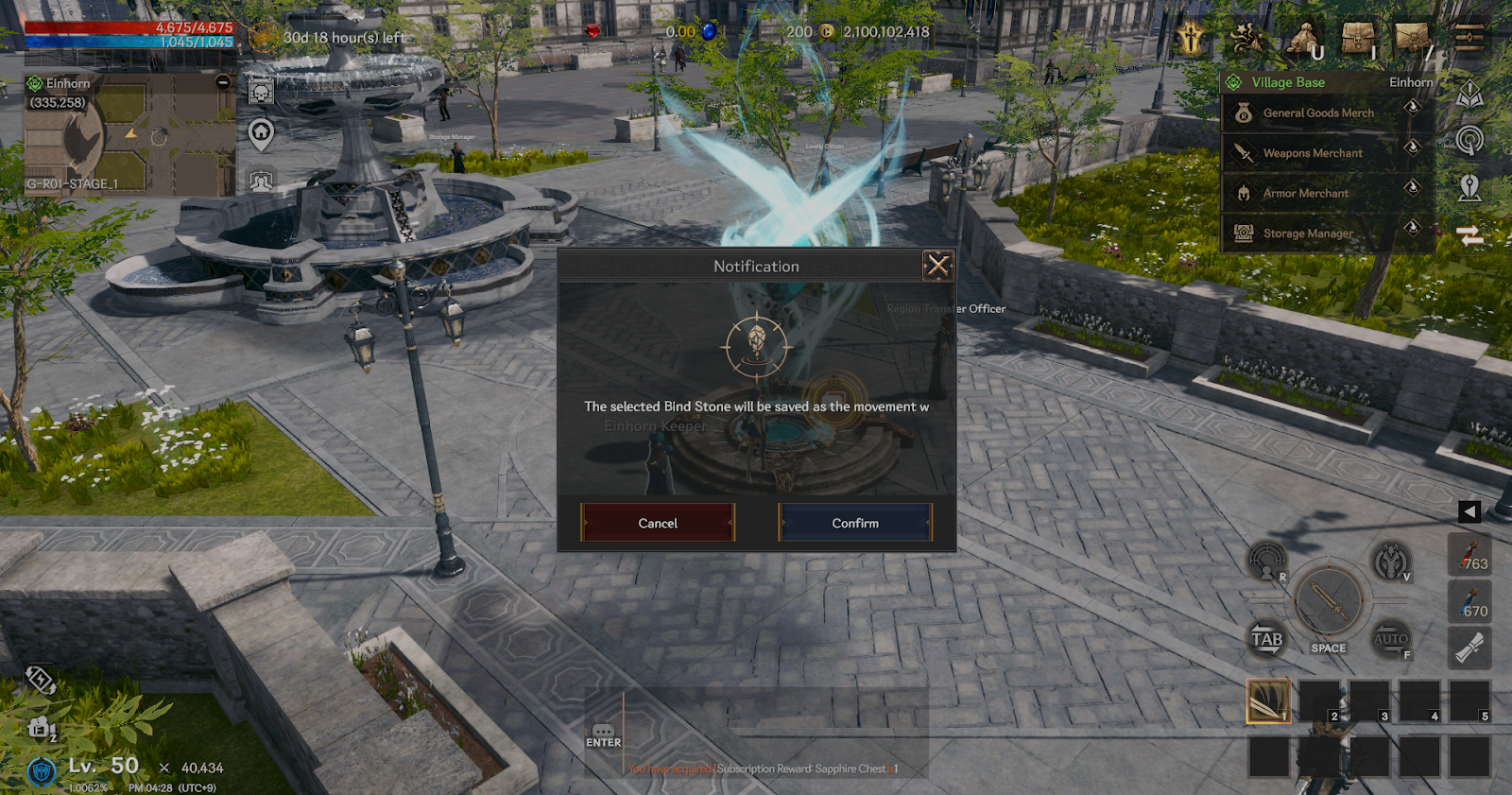Use the blue mana potion slot
1512x795 pixels.
point(1469,601)
